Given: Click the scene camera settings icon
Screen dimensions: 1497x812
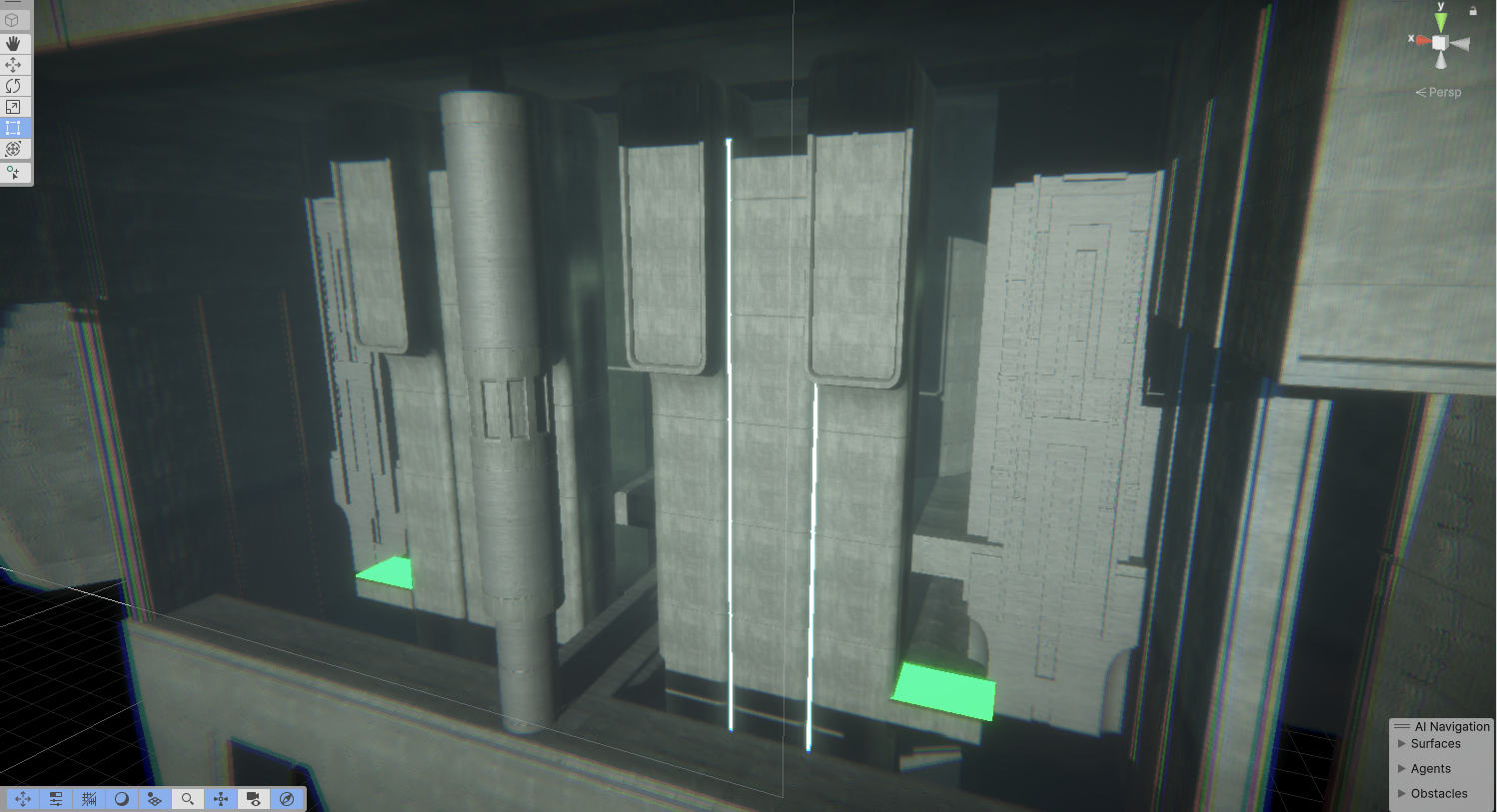Looking at the screenshot, I should [x=254, y=798].
